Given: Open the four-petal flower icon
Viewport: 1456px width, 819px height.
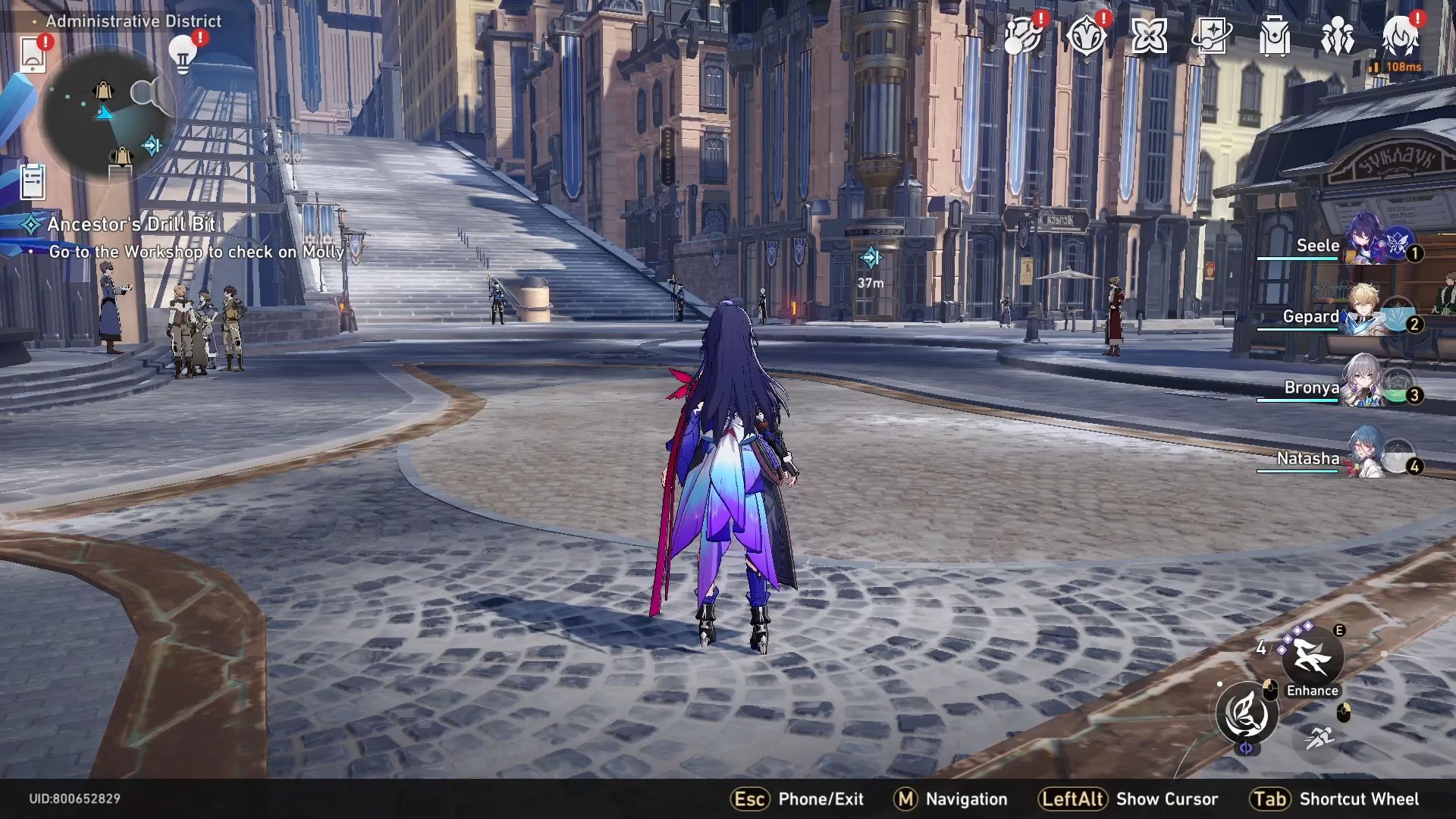Looking at the screenshot, I should point(1148,36).
